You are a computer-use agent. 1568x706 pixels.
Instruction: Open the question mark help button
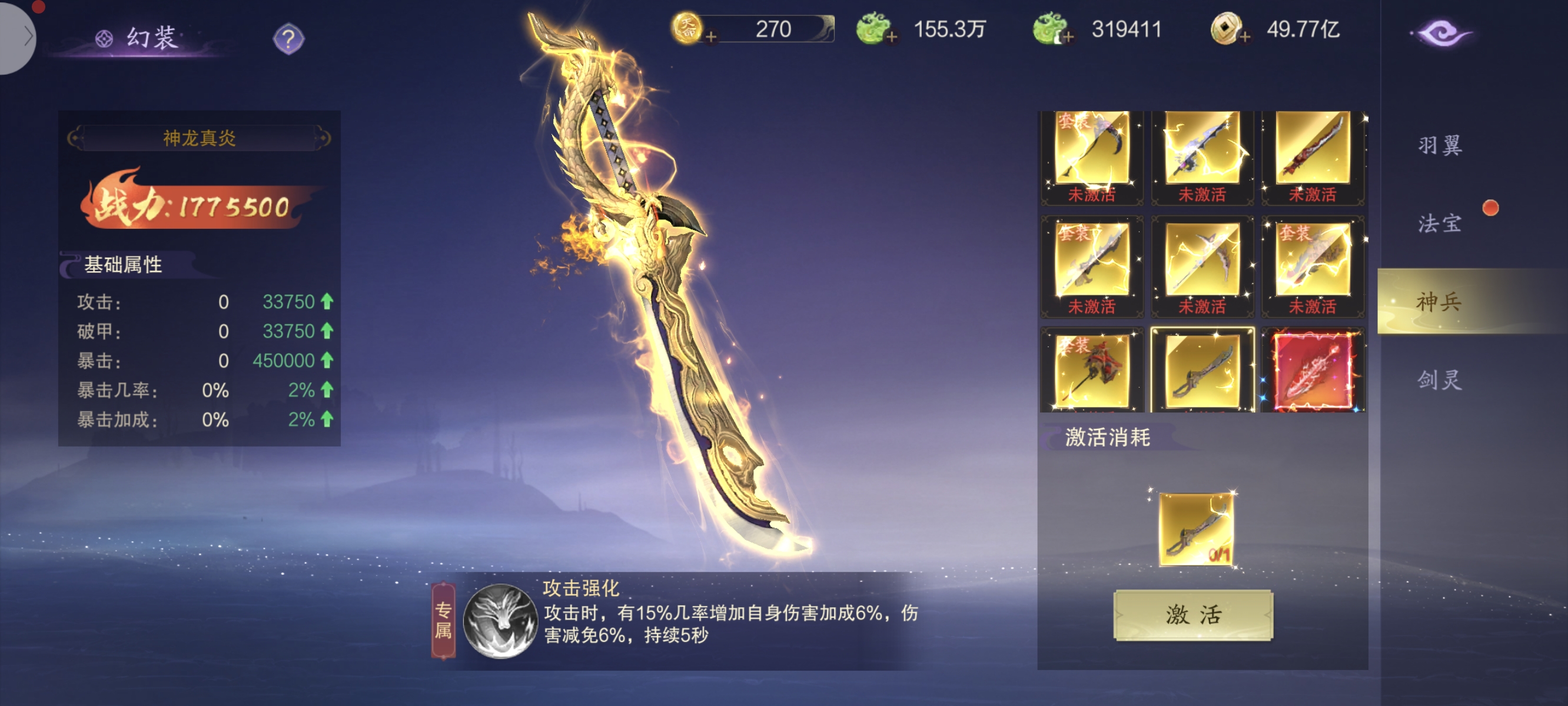288,39
